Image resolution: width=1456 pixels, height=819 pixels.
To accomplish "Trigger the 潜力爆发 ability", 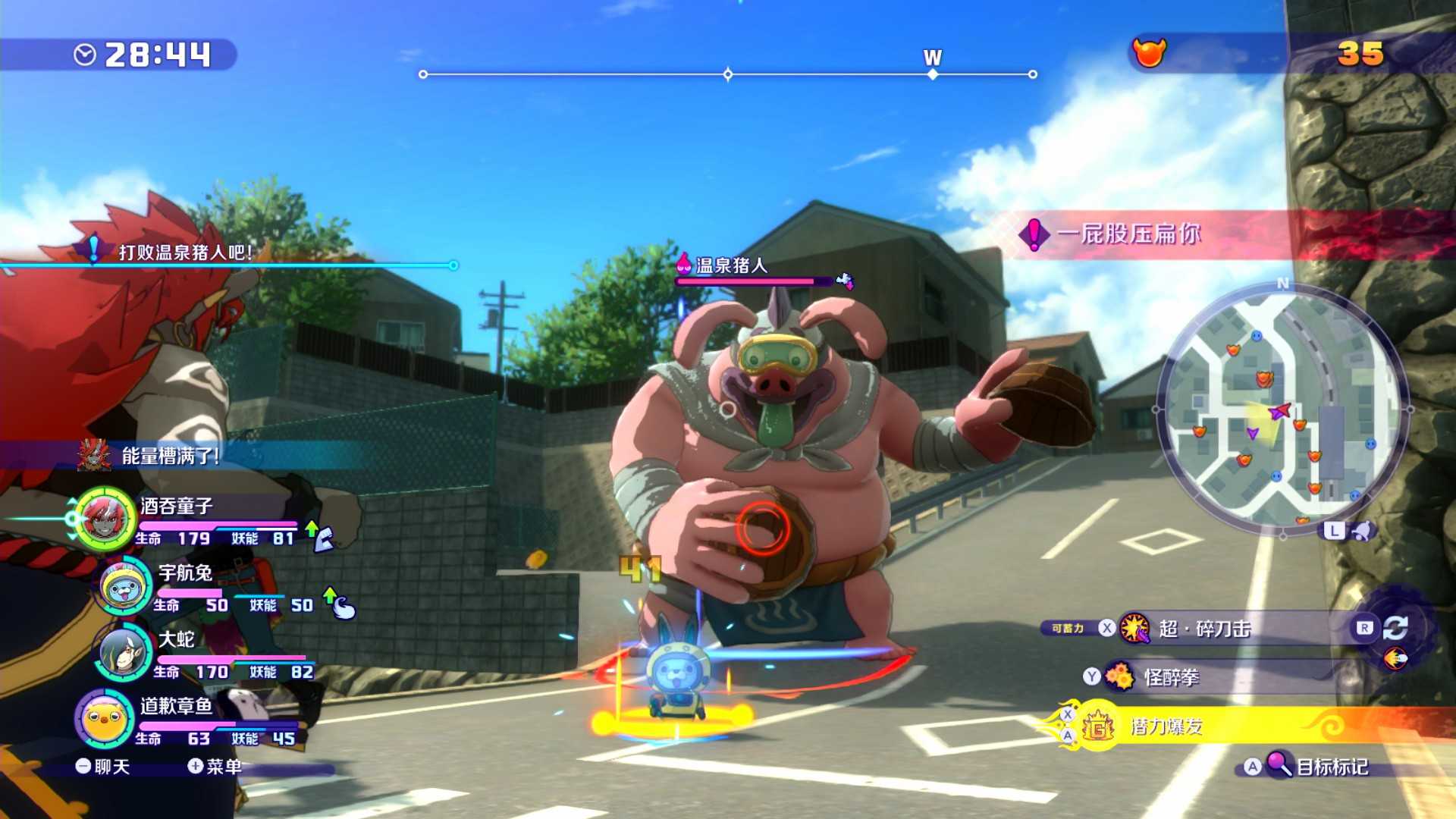I will (x=1166, y=726).
